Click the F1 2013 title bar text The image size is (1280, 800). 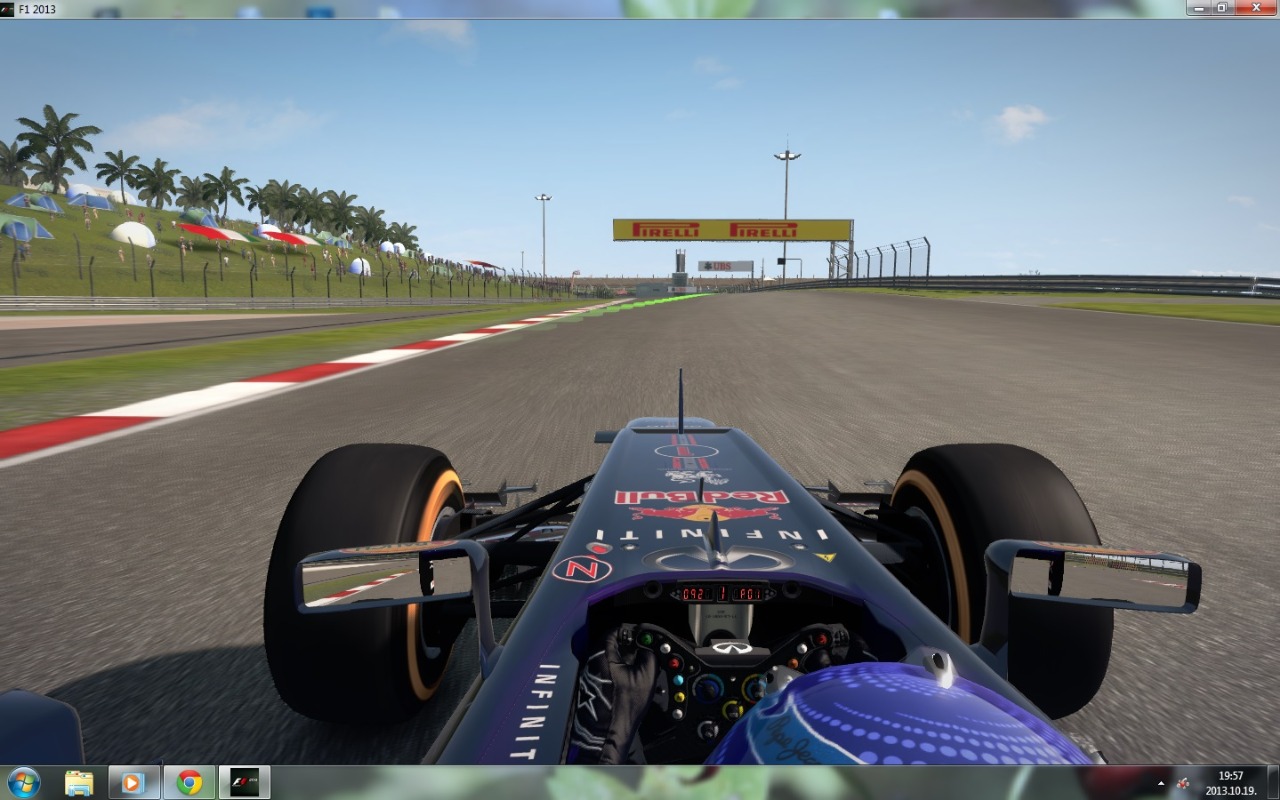(x=35, y=9)
